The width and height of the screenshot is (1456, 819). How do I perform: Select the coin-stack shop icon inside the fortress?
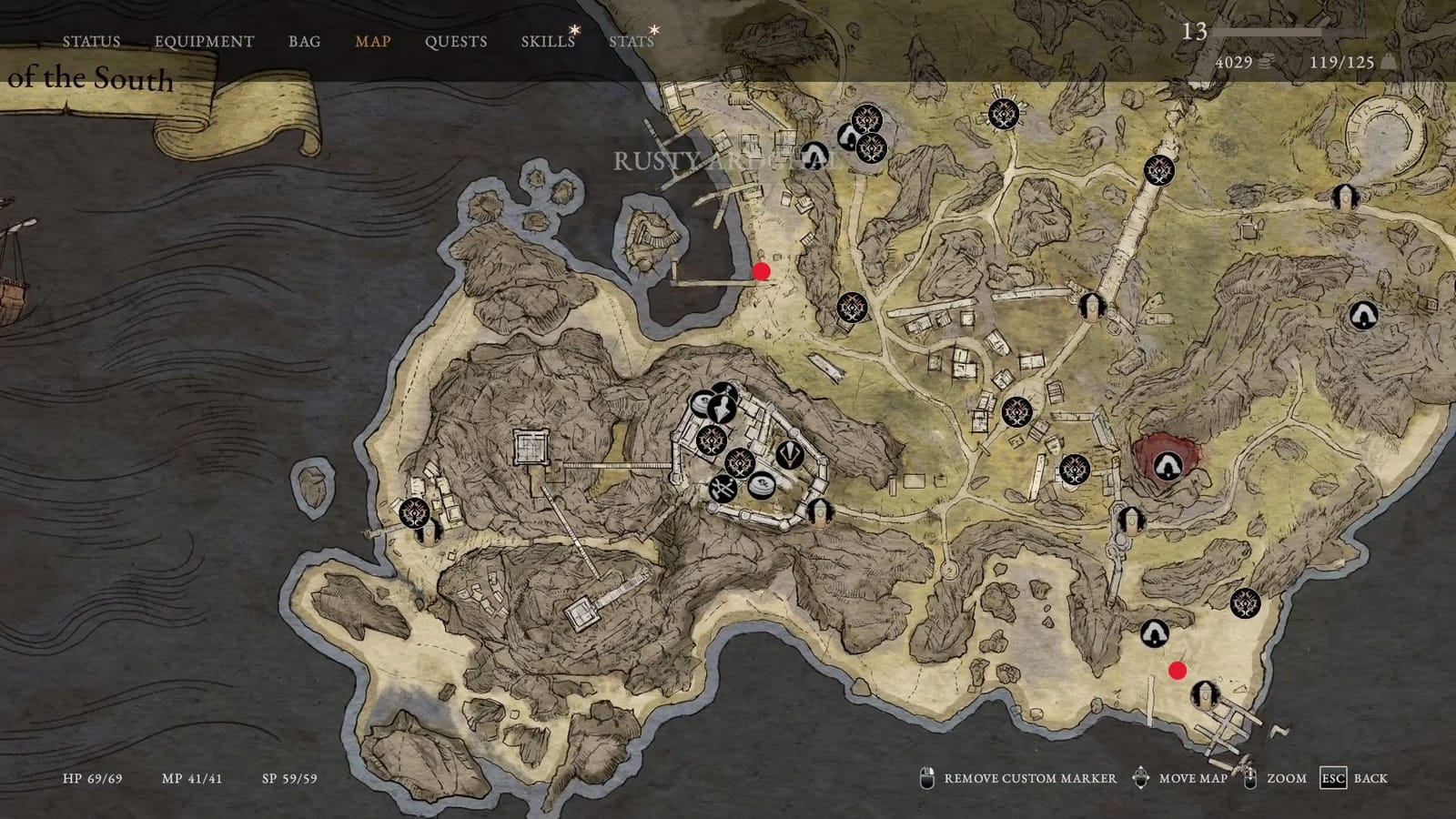coord(763,485)
